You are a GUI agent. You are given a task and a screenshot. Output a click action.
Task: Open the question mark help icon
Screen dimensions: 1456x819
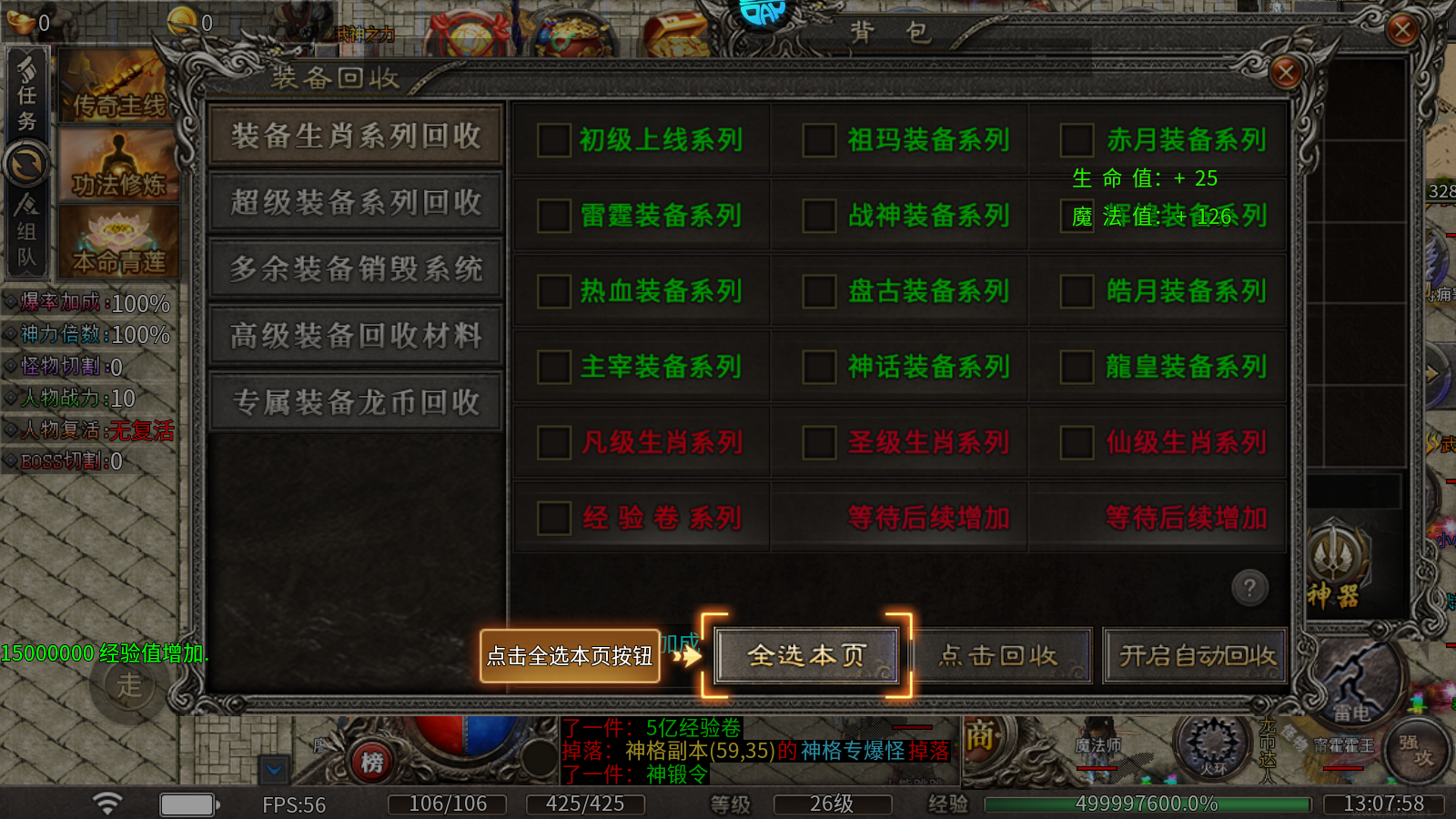click(x=1250, y=589)
